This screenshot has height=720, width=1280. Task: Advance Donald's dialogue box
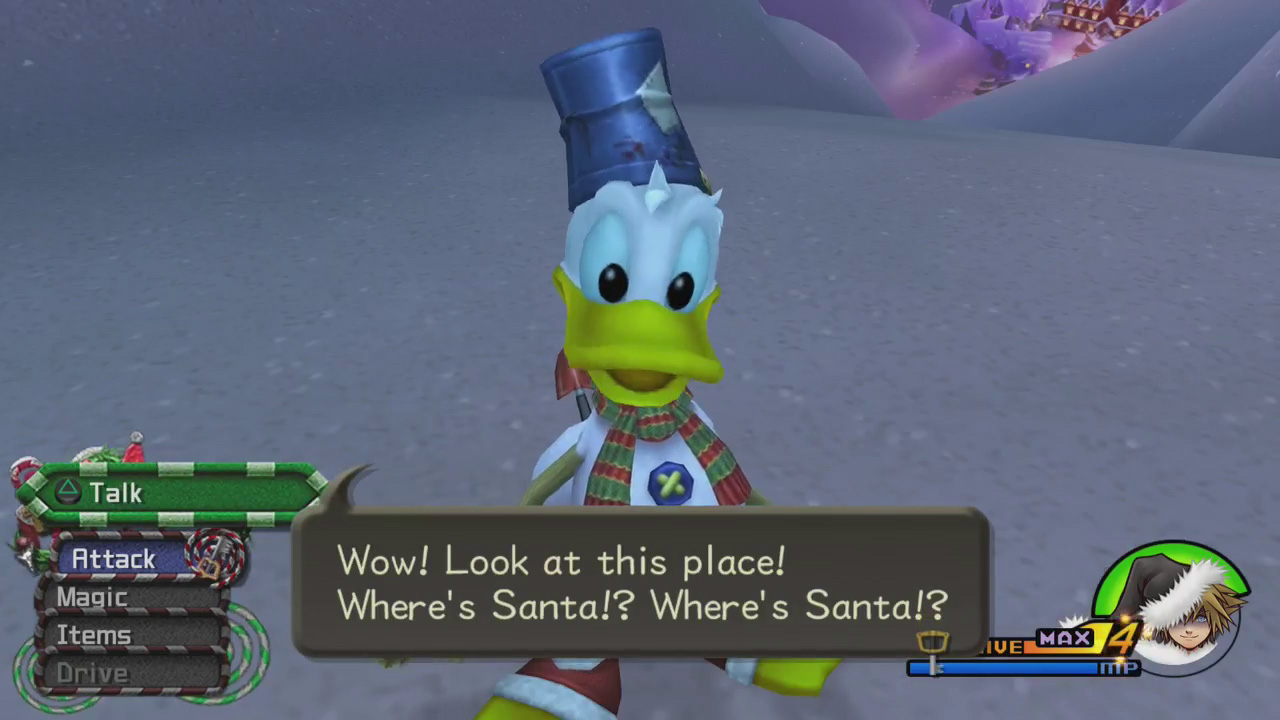click(x=640, y=584)
